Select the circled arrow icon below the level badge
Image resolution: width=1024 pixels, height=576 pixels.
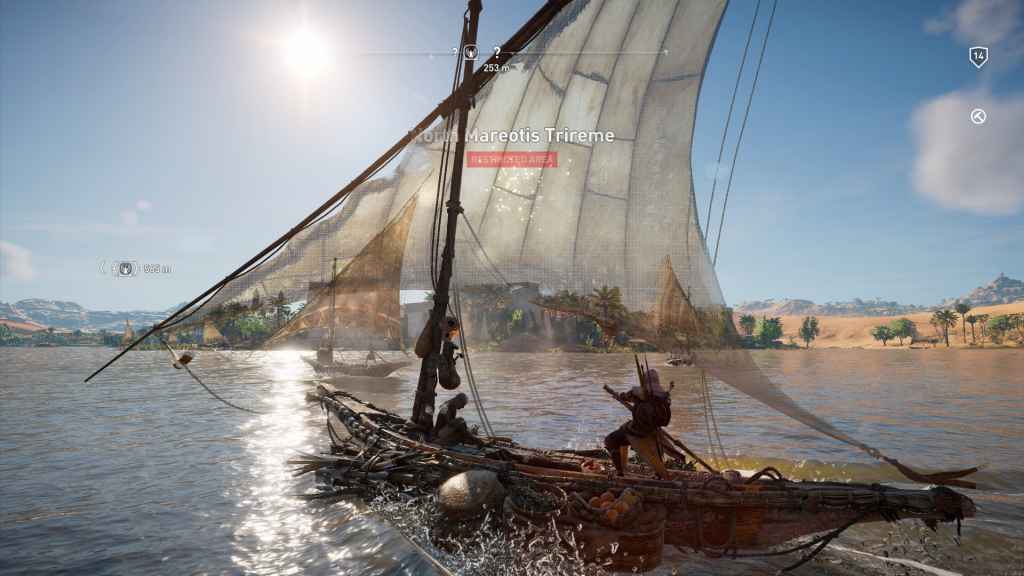click(x=978, y=117)
